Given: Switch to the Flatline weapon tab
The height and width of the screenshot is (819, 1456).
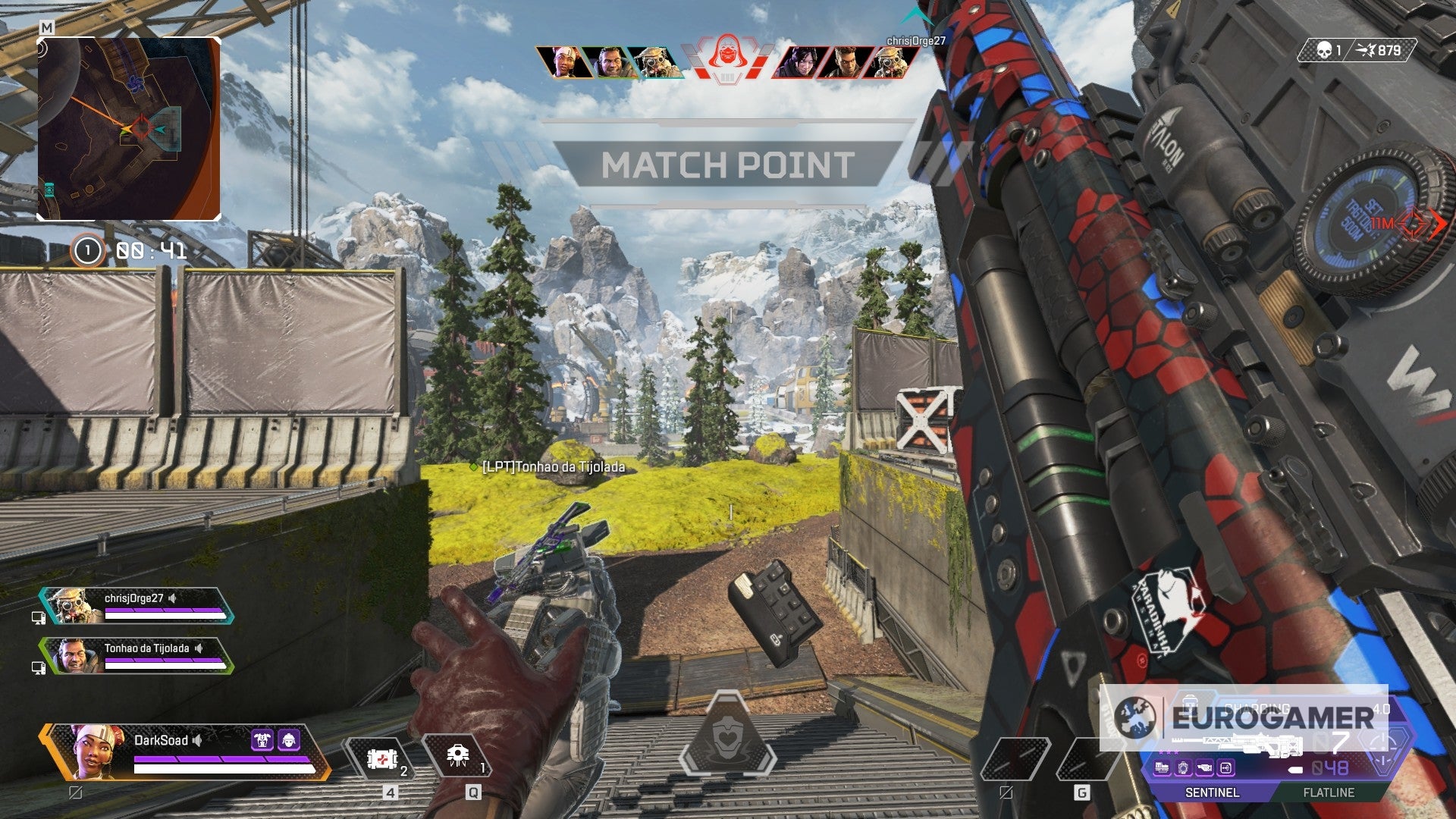Looking at the screenshot, I should click(1329, 792).
